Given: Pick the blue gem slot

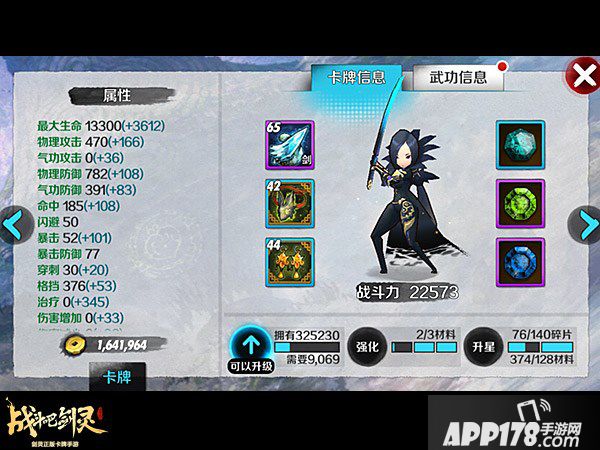Looking at the screenshot, I should [x=521, y=263].
